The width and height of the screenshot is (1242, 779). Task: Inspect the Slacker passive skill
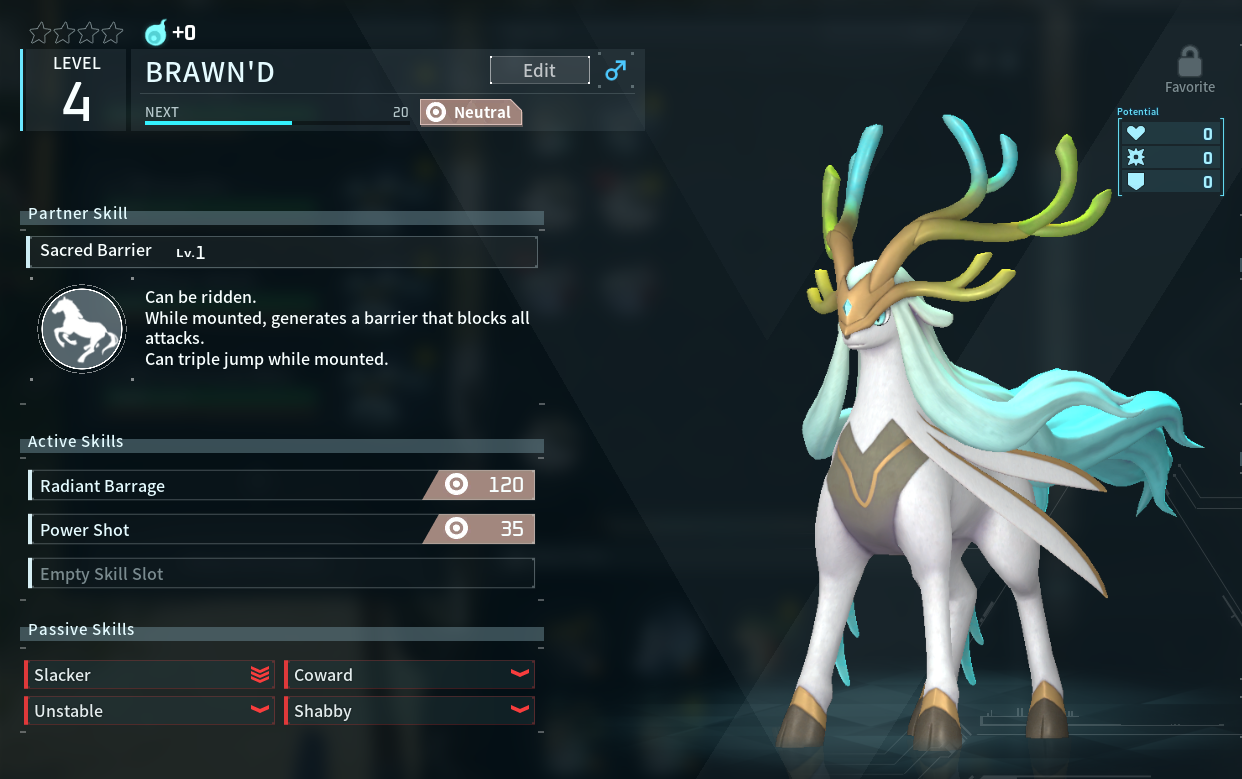pos(150,675)
